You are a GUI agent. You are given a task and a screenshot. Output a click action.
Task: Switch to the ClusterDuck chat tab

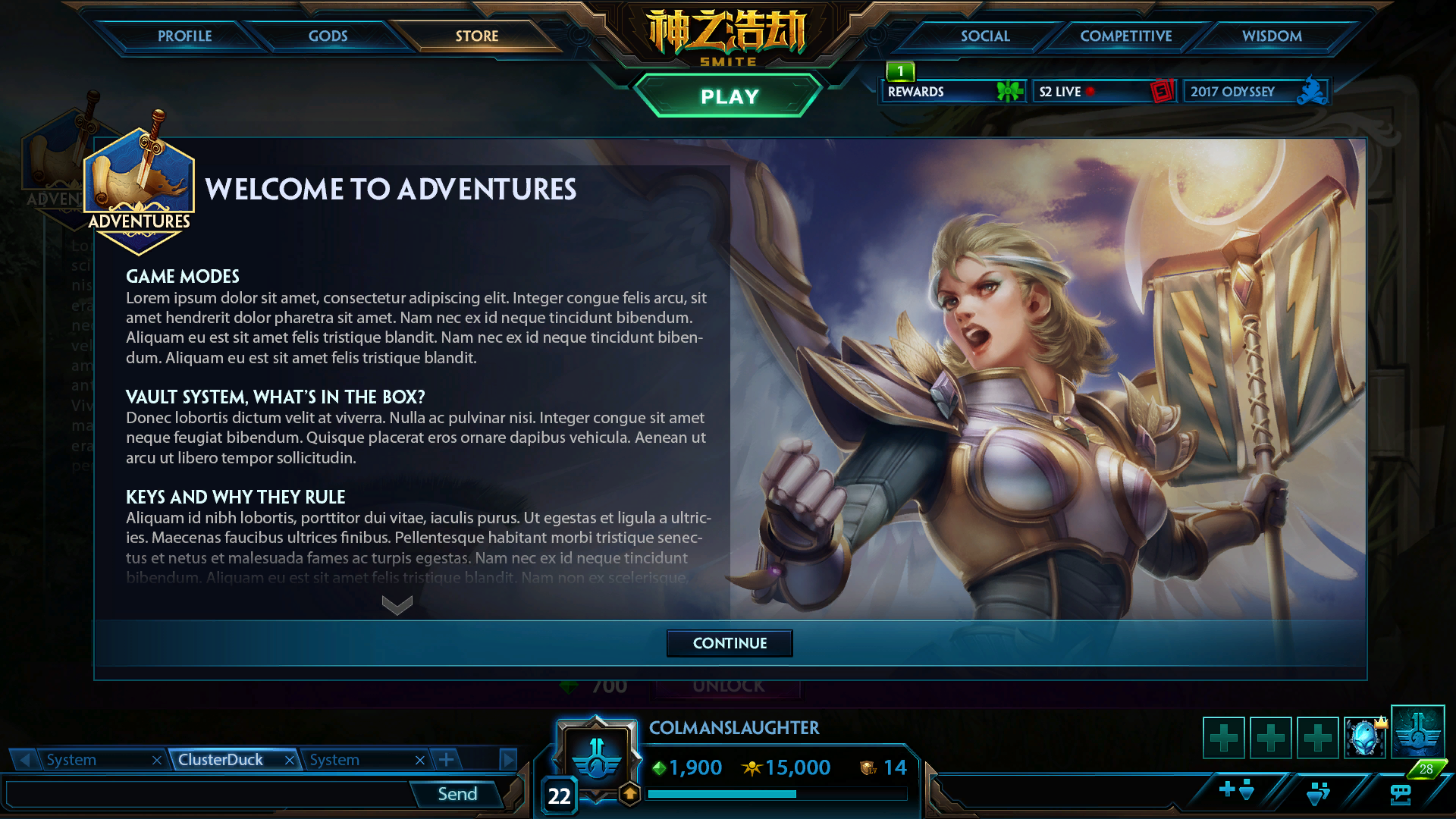(x=221, y=760)
